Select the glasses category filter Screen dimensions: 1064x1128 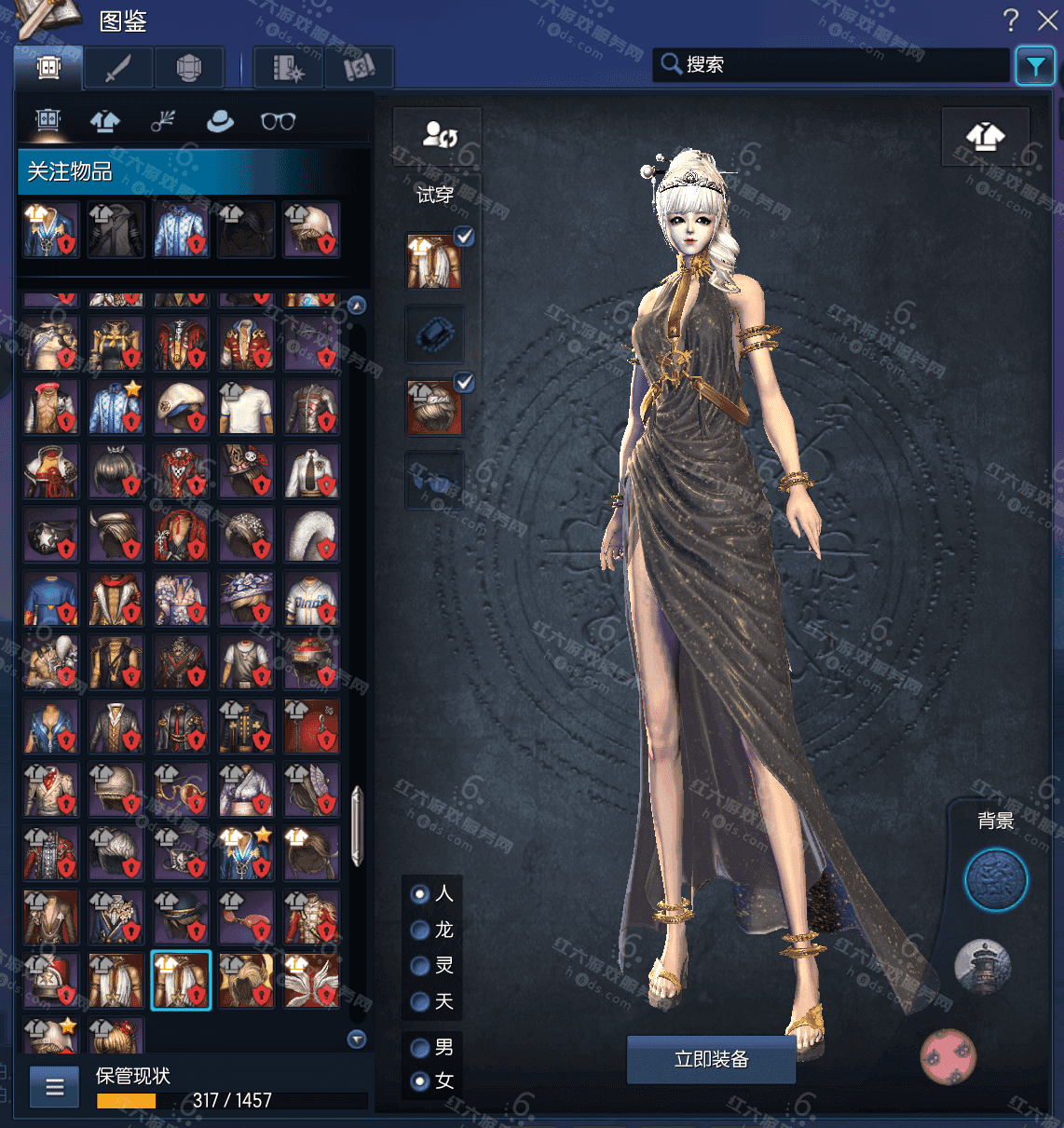tap(278, 121)
